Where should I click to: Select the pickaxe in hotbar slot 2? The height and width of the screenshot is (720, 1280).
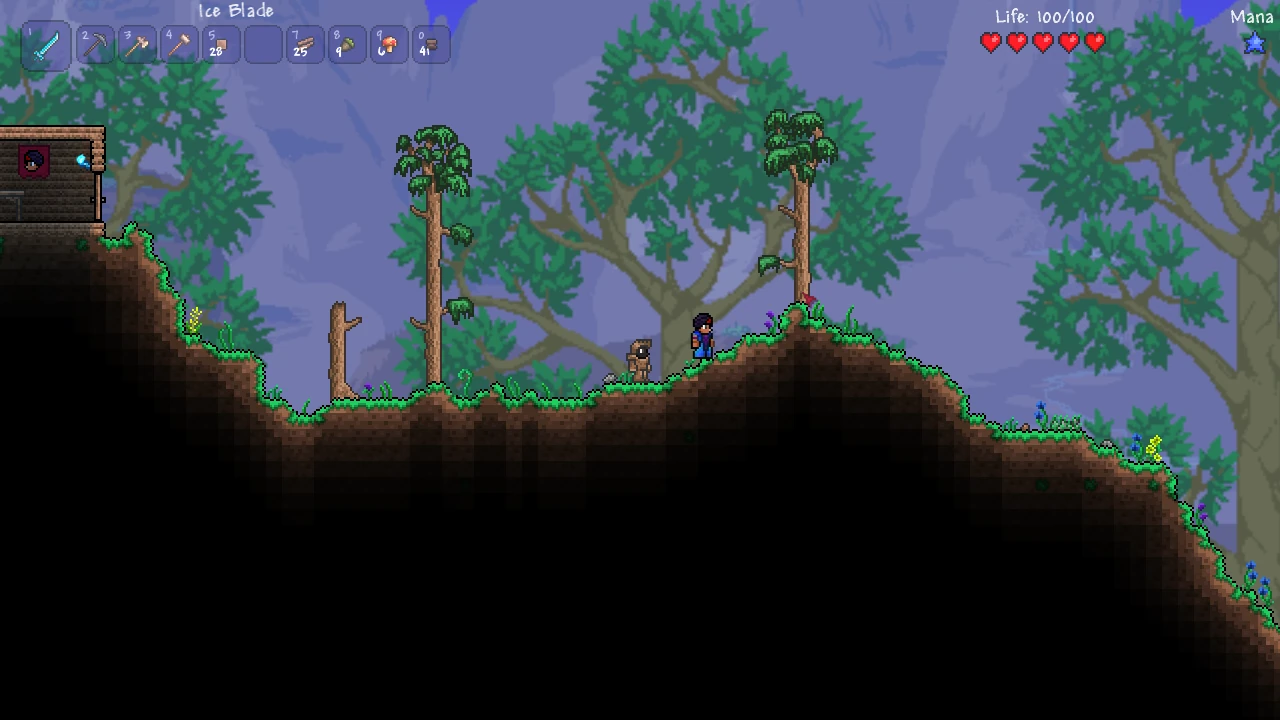click(x=95, y=43)
